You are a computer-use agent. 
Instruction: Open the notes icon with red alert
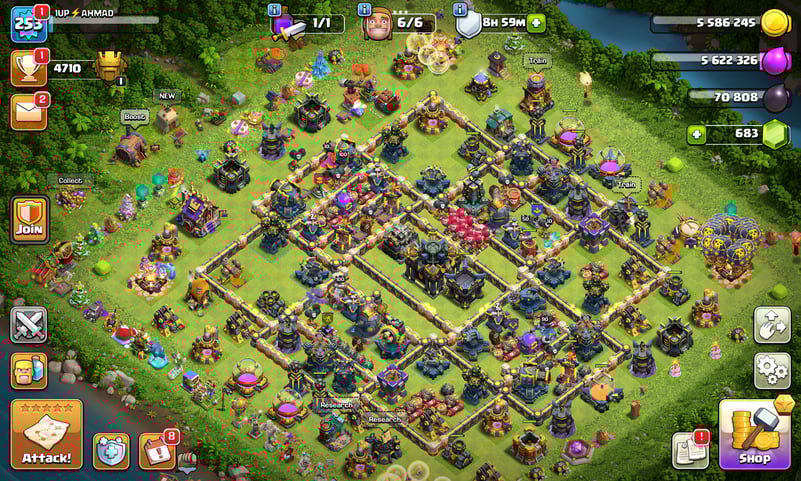[x=690, y=450]
